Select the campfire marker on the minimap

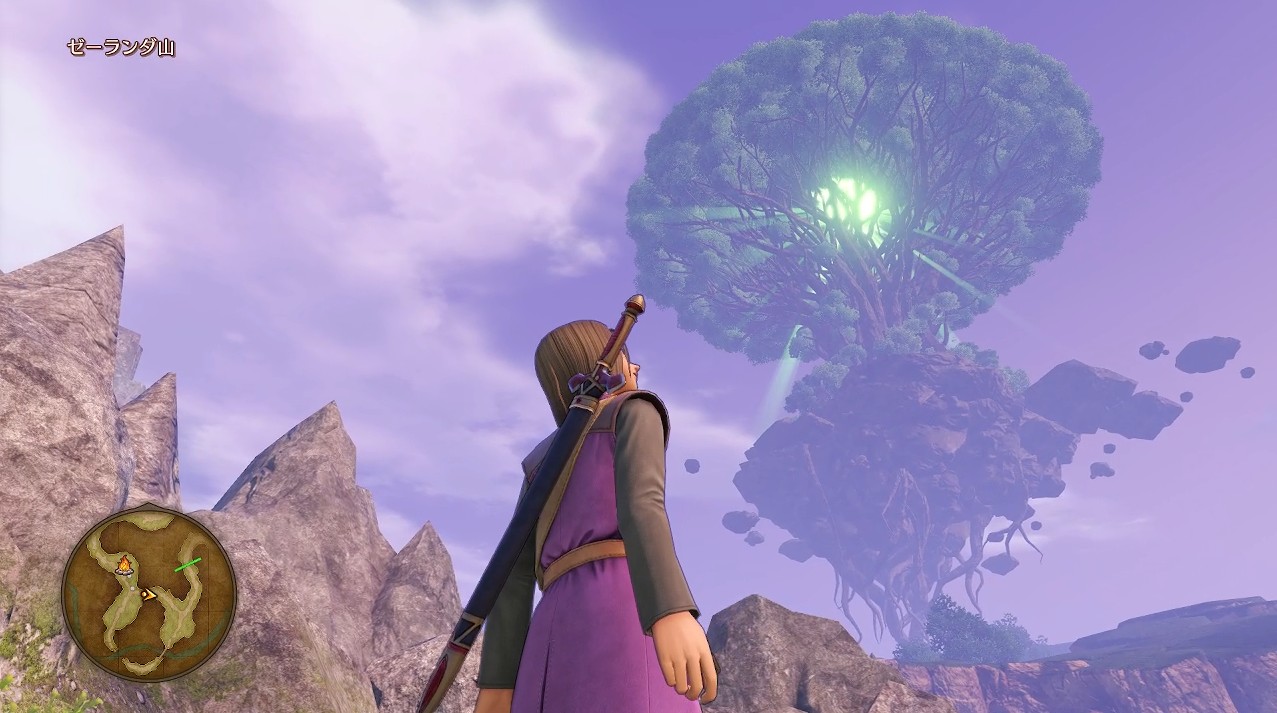pos(125,566)
